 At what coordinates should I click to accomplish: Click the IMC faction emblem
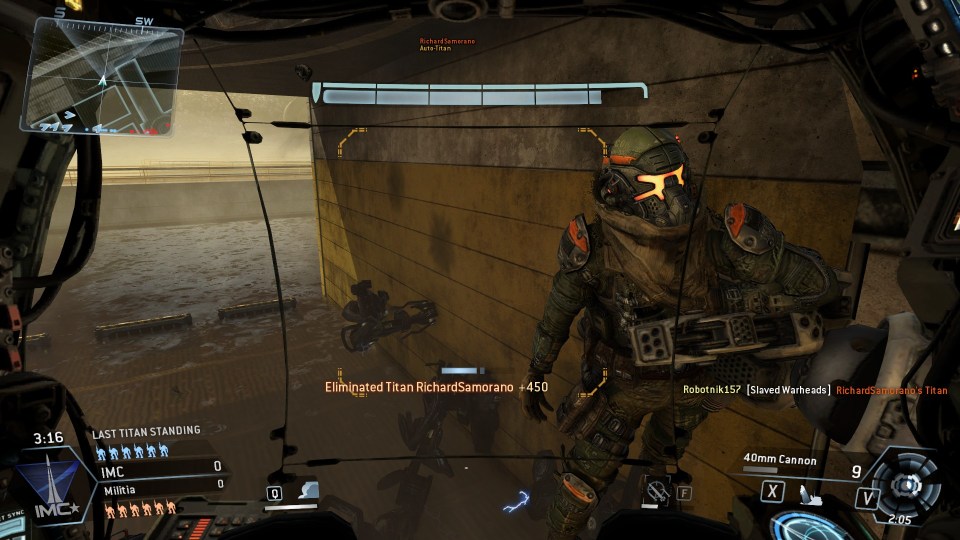pyautogui.click(x=57, y=484)
